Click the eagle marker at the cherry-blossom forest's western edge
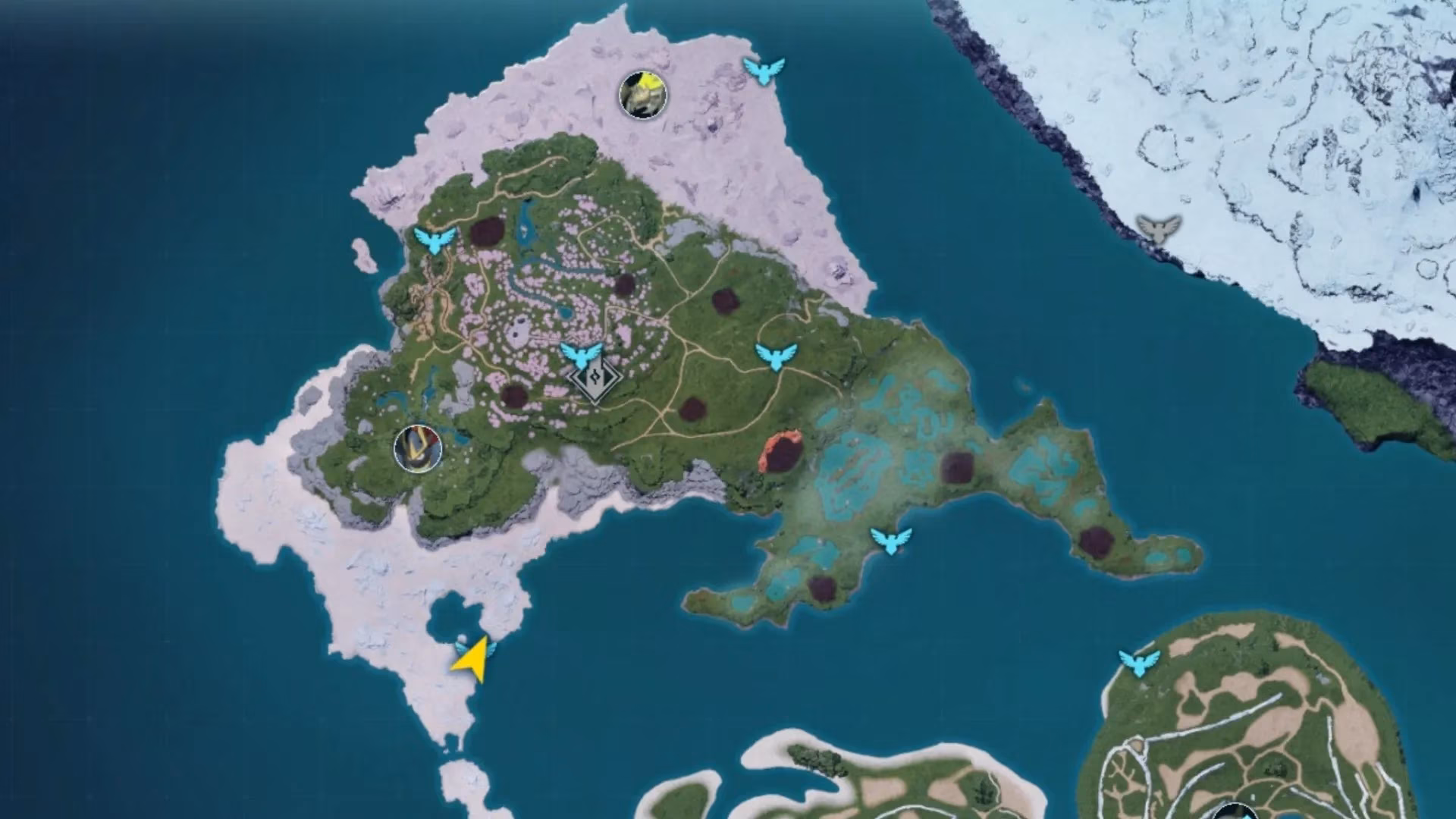The width and height of the screenshot is (1456, 819). tap(435, 240)
